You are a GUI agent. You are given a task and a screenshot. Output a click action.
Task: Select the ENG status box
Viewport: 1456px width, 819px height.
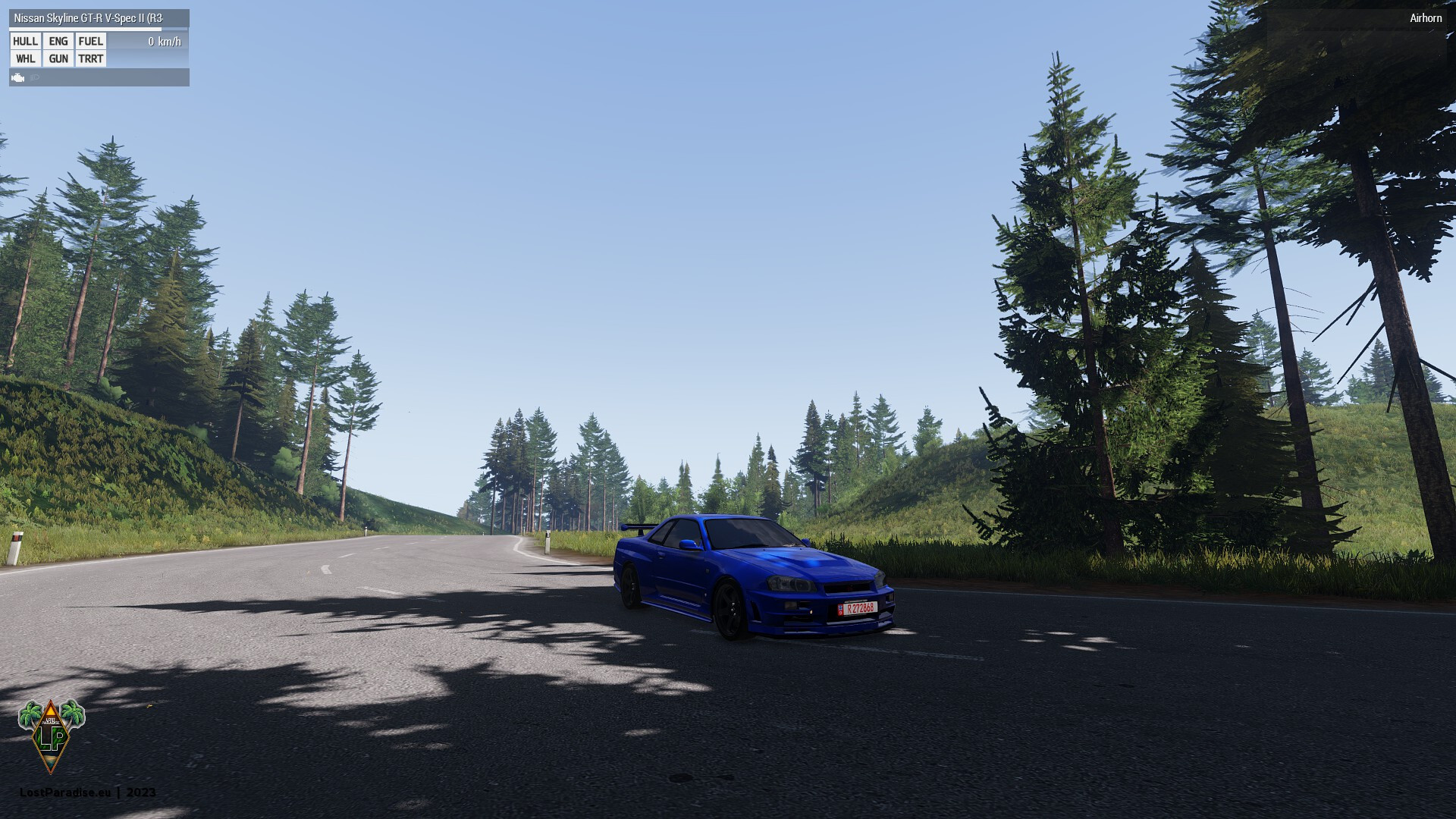[x=58, y=41]
